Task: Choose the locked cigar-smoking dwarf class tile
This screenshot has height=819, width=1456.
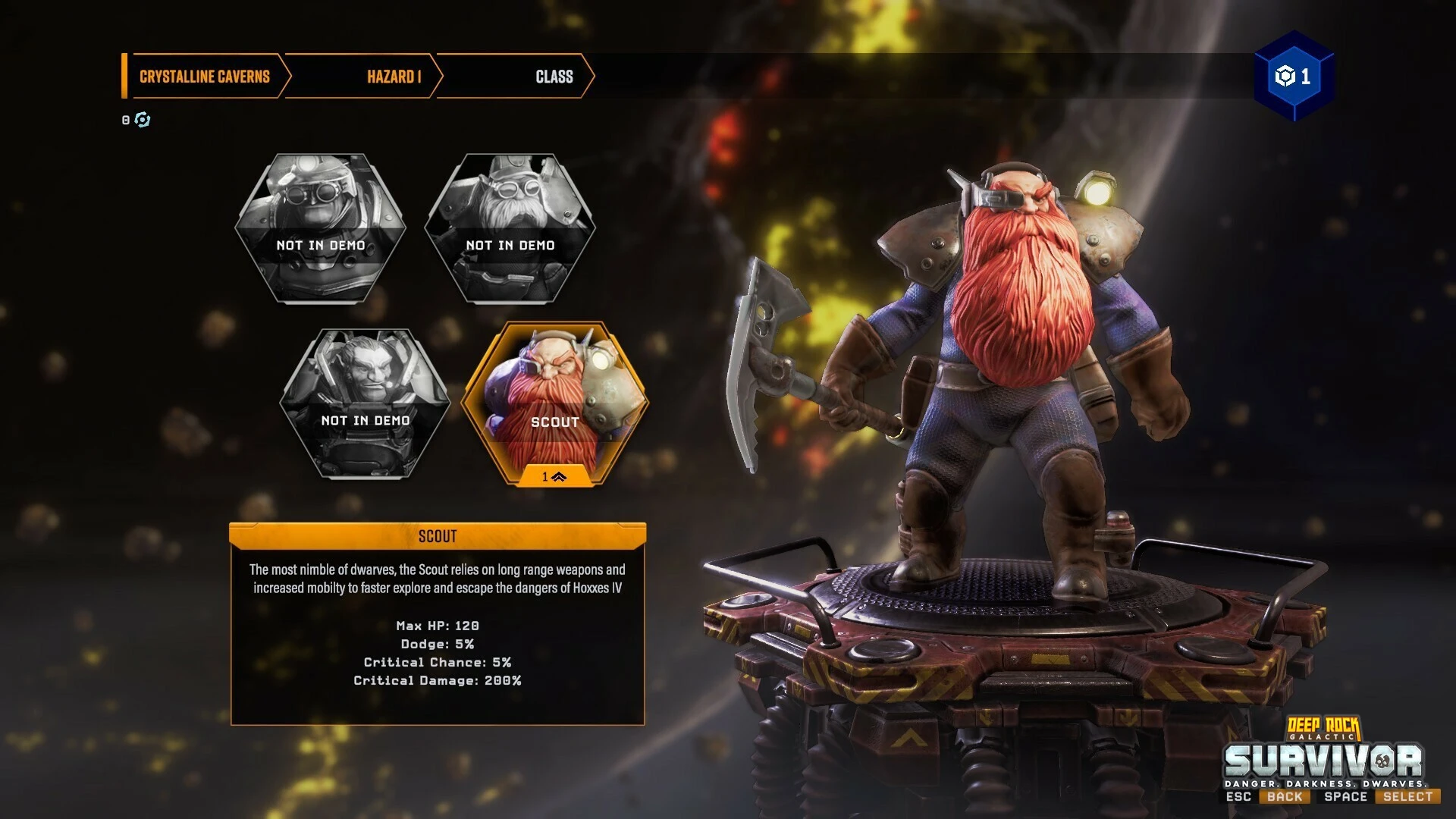Action: point(365,403)
